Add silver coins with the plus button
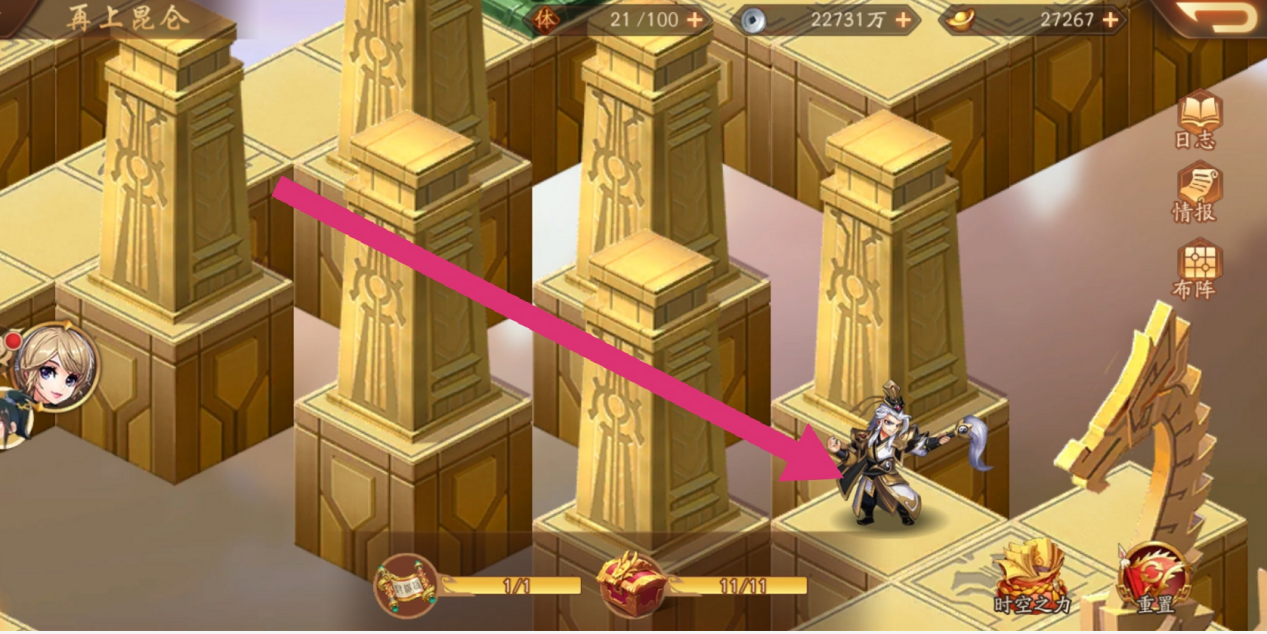Viewport: 1267px width, 634px height. point(902,19)
